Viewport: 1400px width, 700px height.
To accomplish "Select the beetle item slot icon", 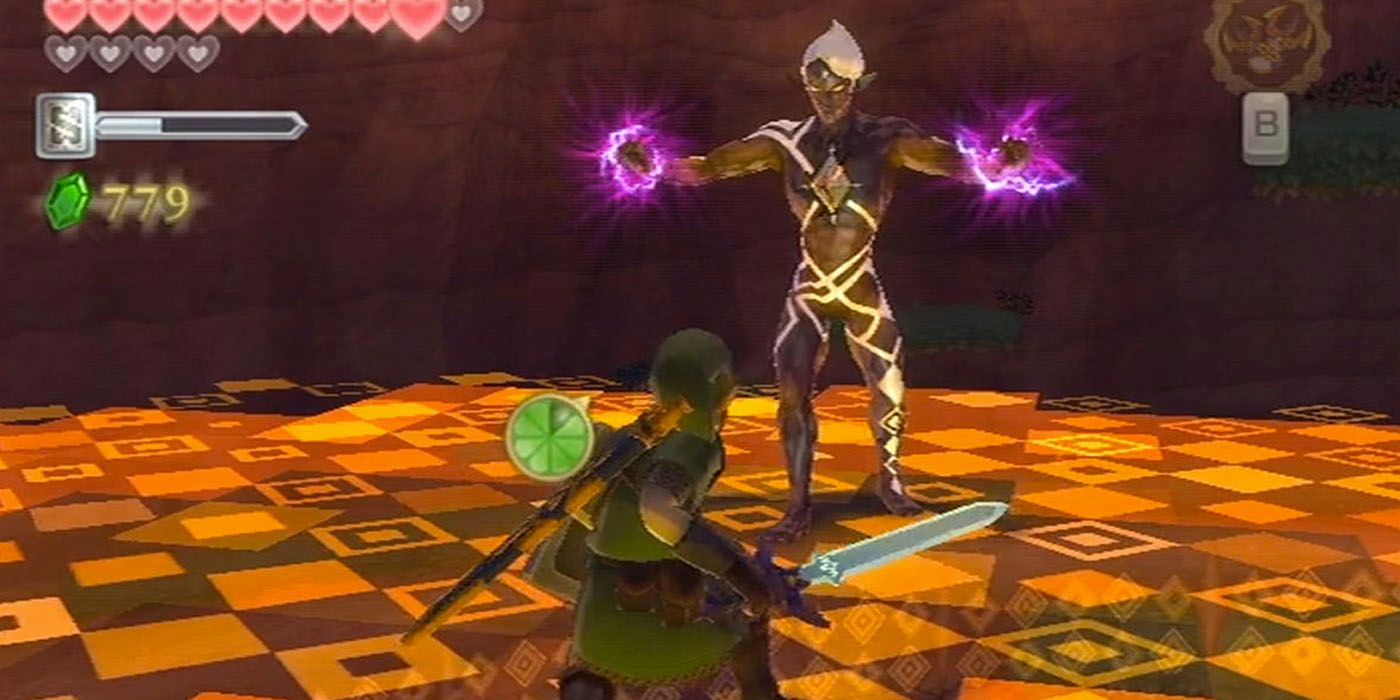I will 1267,47.
